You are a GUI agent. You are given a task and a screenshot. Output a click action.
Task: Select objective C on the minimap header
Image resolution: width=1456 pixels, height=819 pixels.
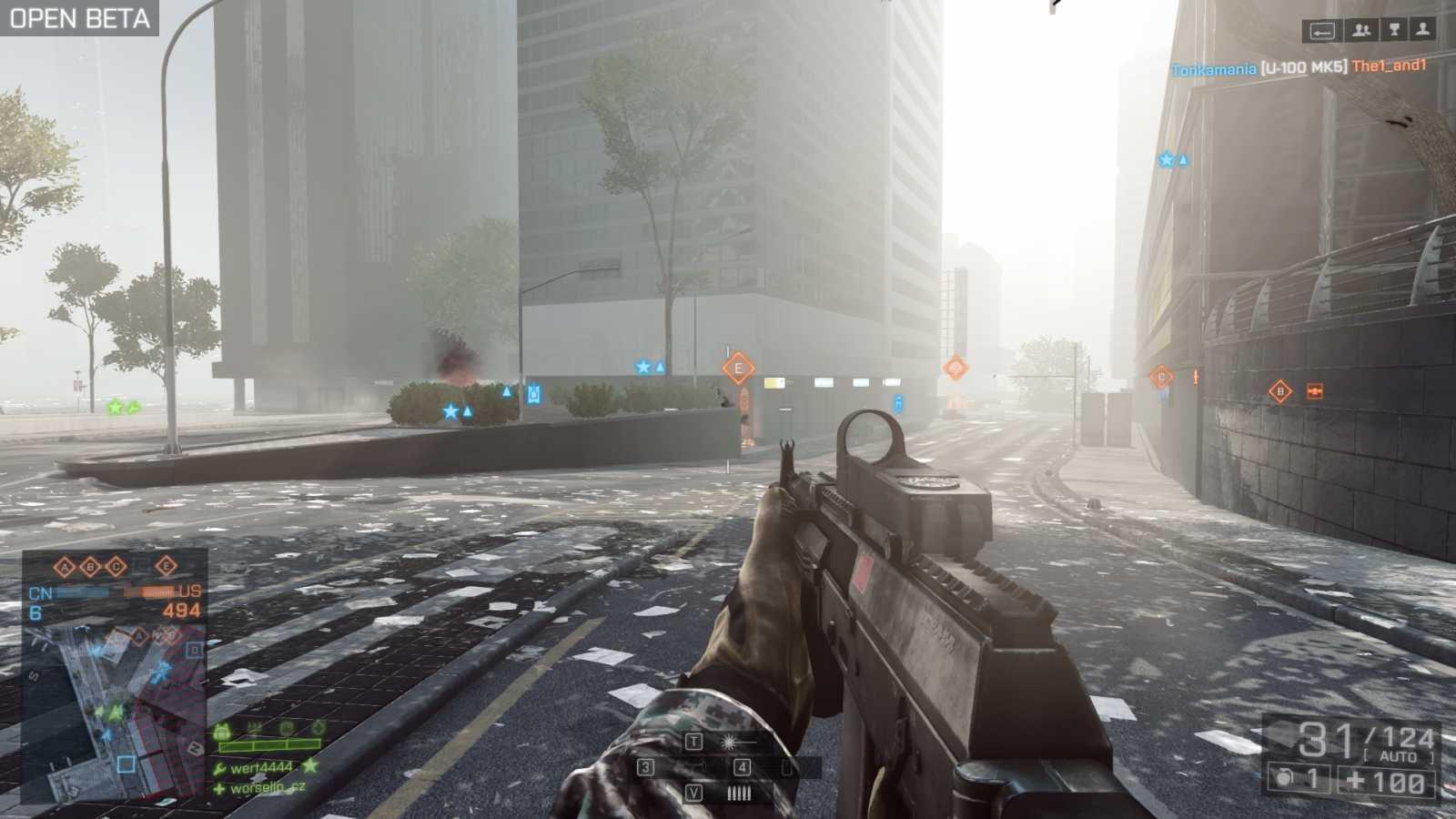point(117,565)
